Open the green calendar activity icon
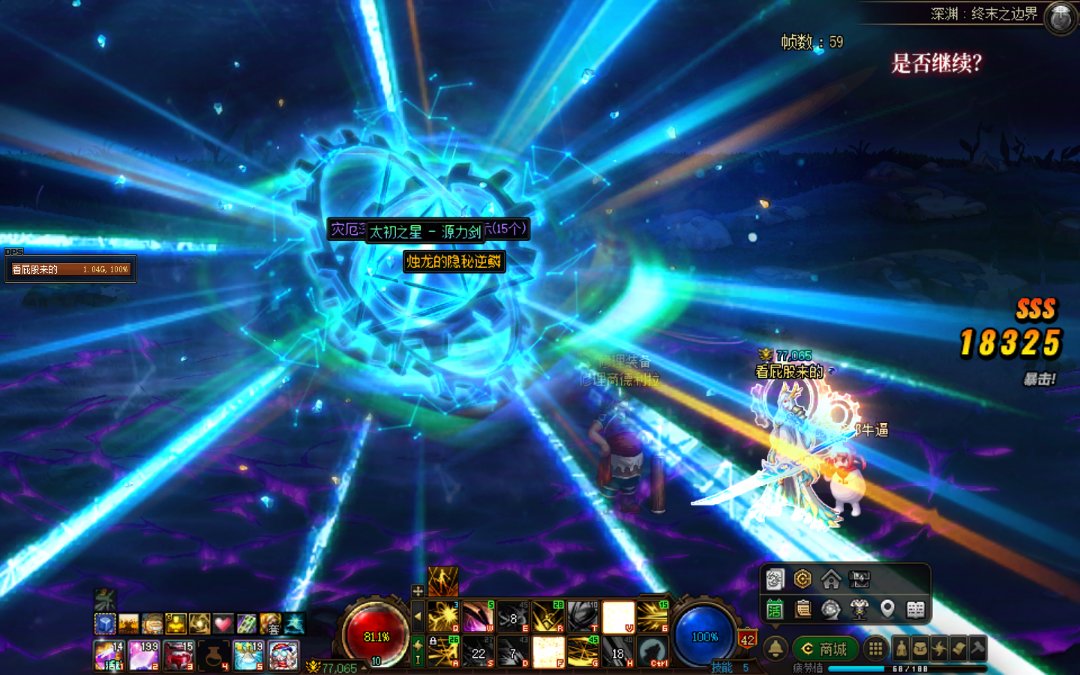 [x=775, y=608]
